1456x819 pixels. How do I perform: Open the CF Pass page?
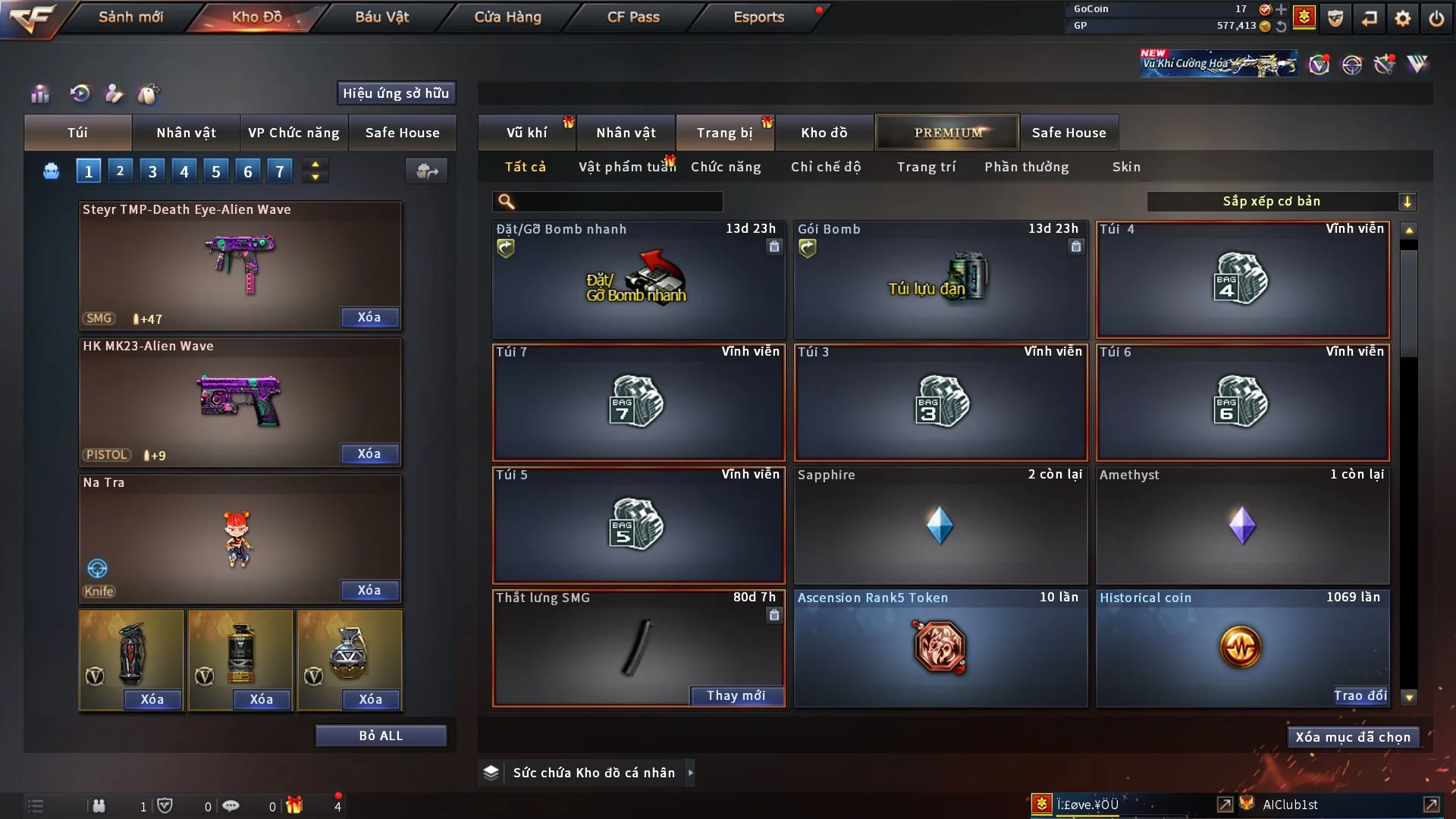click(633, 17)
